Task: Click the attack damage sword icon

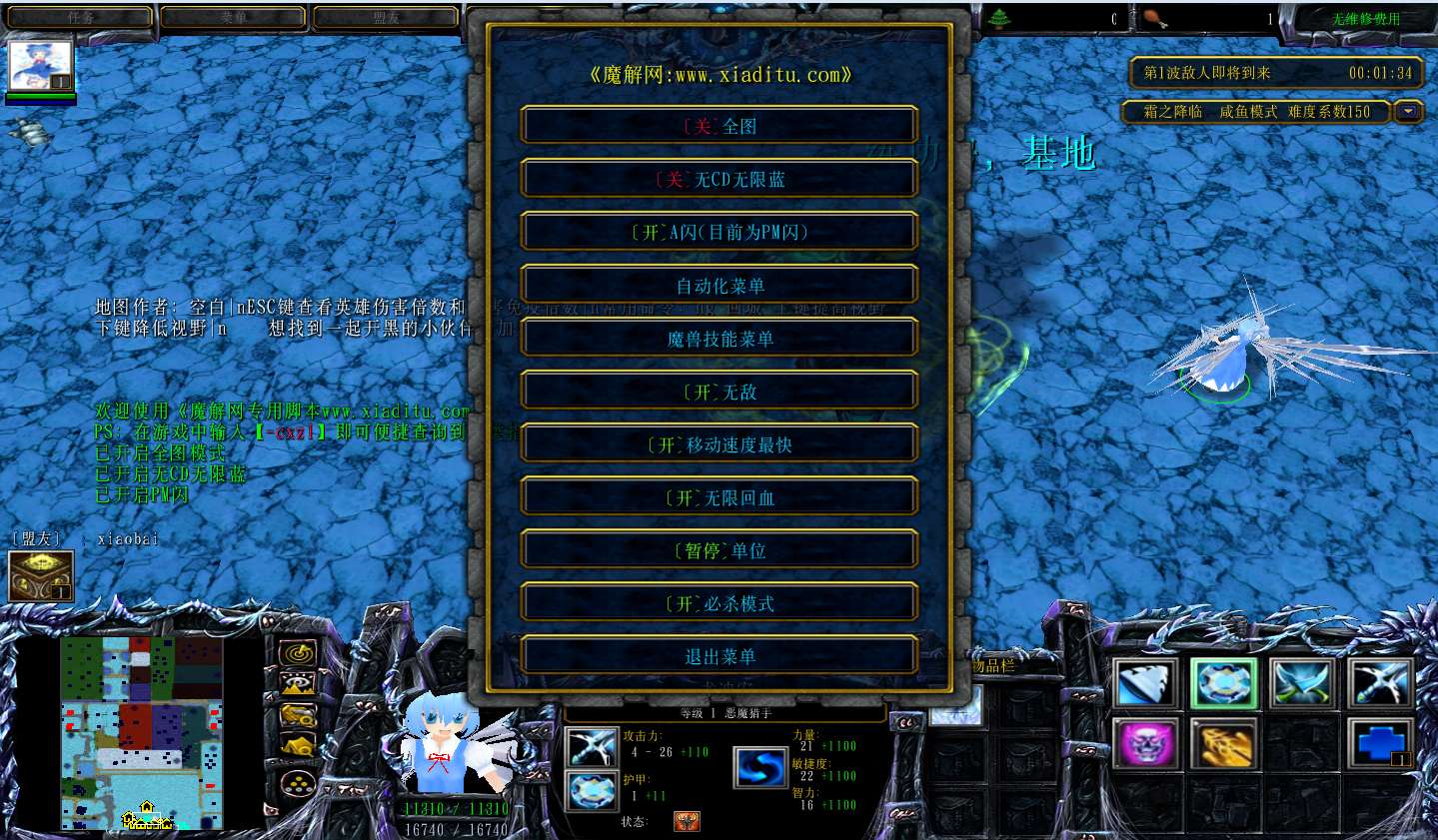Action: pos(592,746)
